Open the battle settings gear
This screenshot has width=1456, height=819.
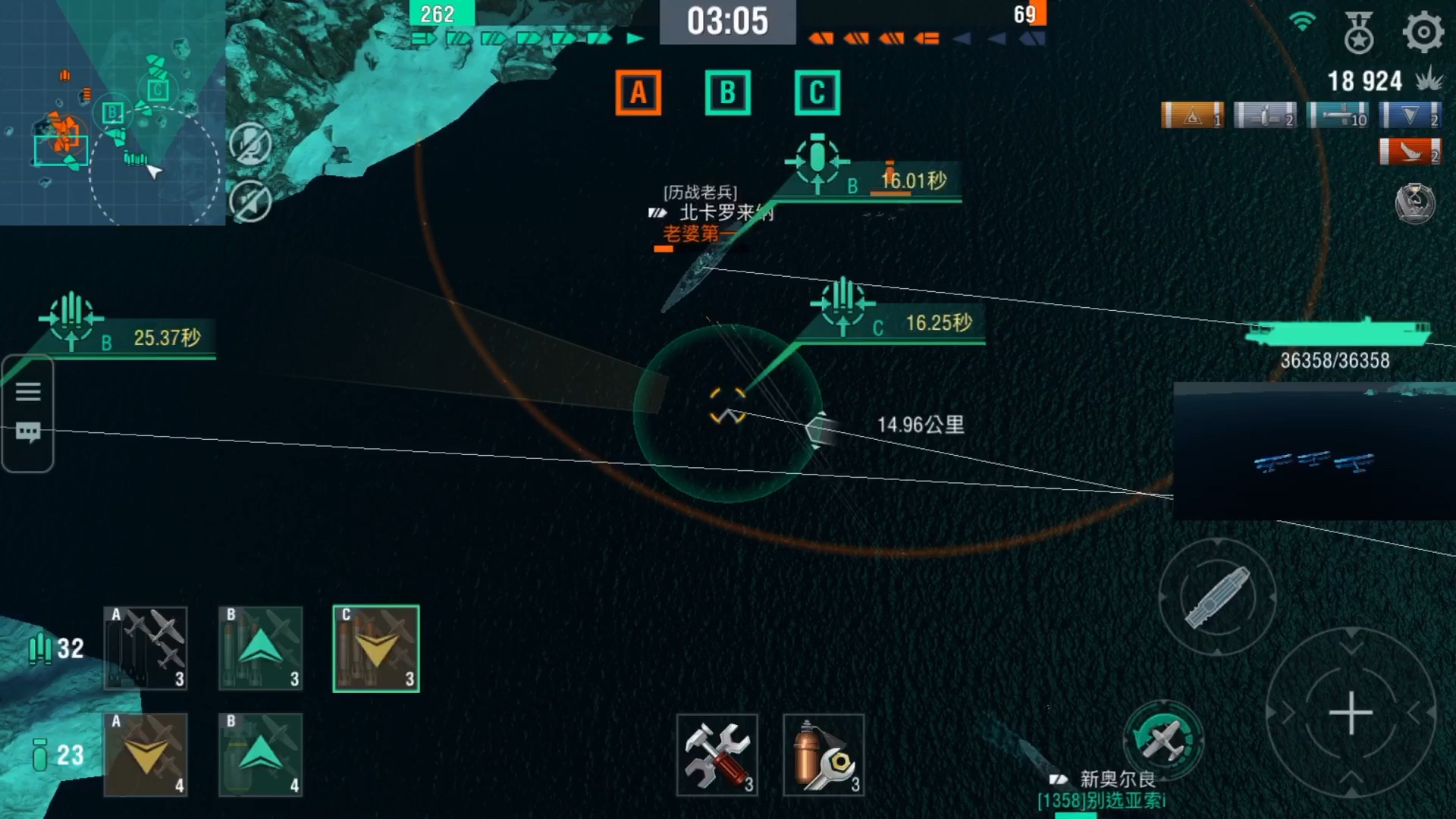click(1422, 32)
